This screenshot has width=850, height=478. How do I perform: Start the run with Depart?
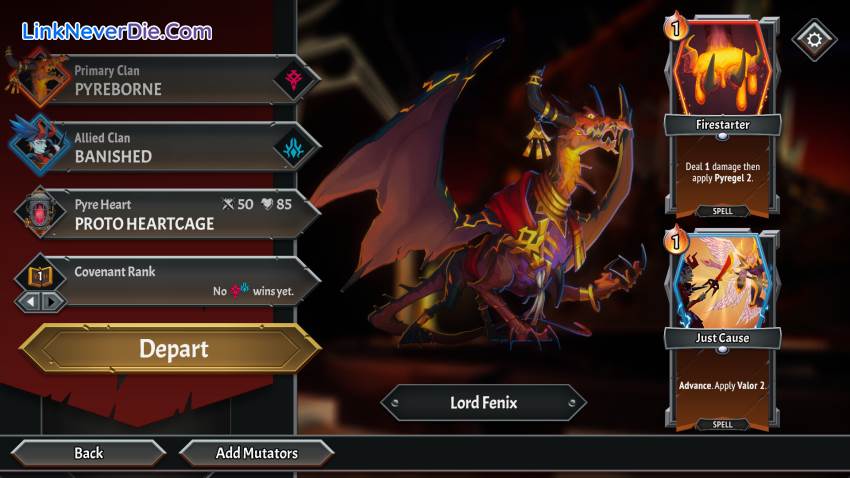tap(172, 349)
